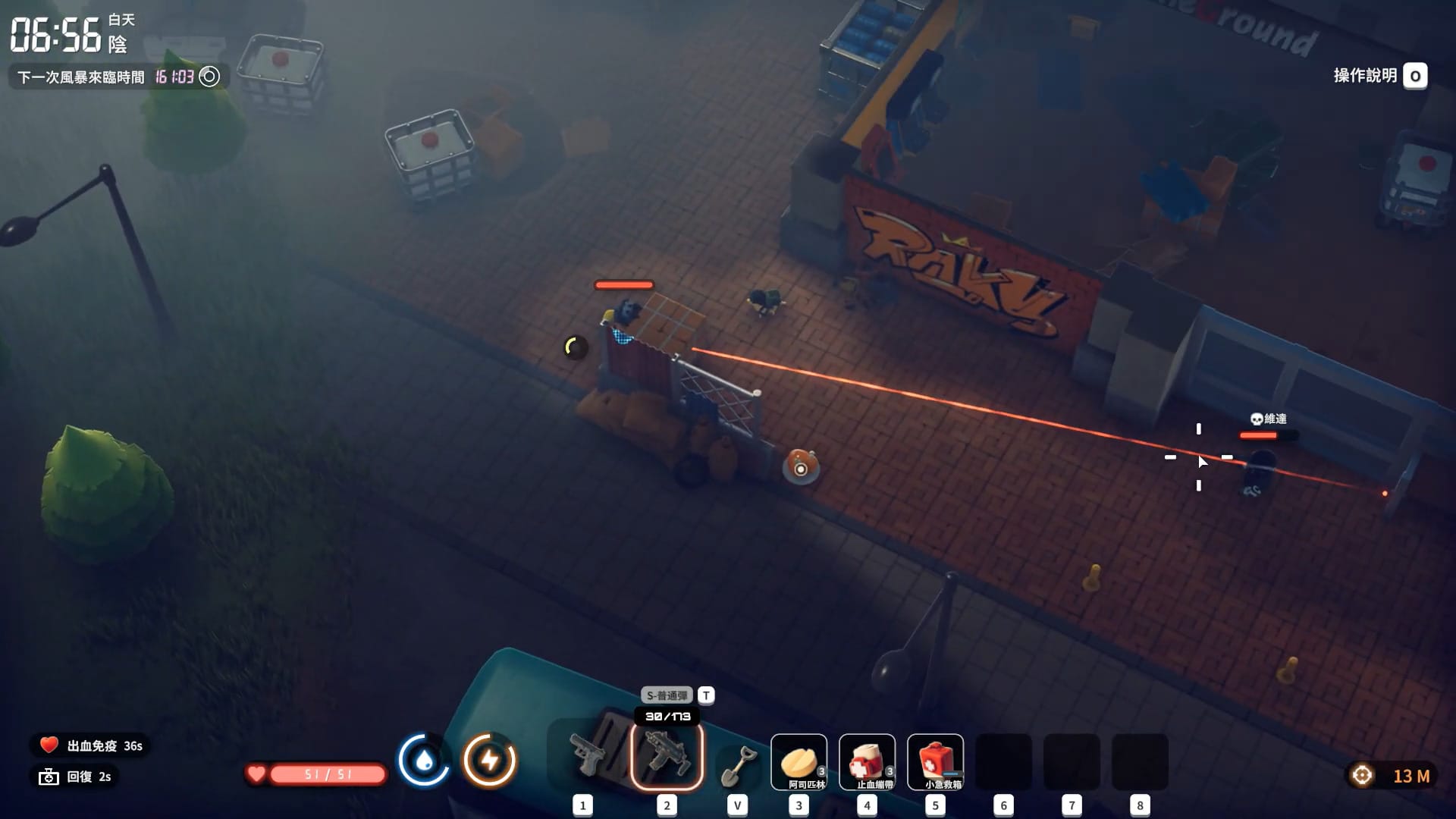Click the blue hydration droplet gauge
Image resolution: width=1456 pixels, height=819 pixels.
pyautogui.click(x=424, y=758)
